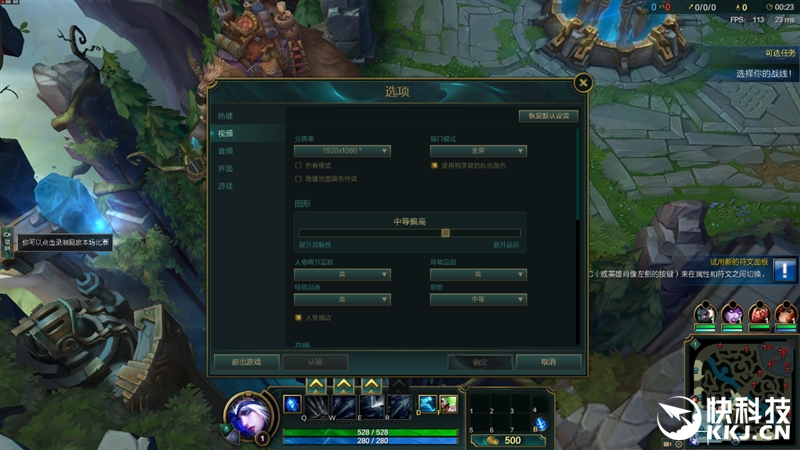Click the exclamation mark rune panel notice

785,270
